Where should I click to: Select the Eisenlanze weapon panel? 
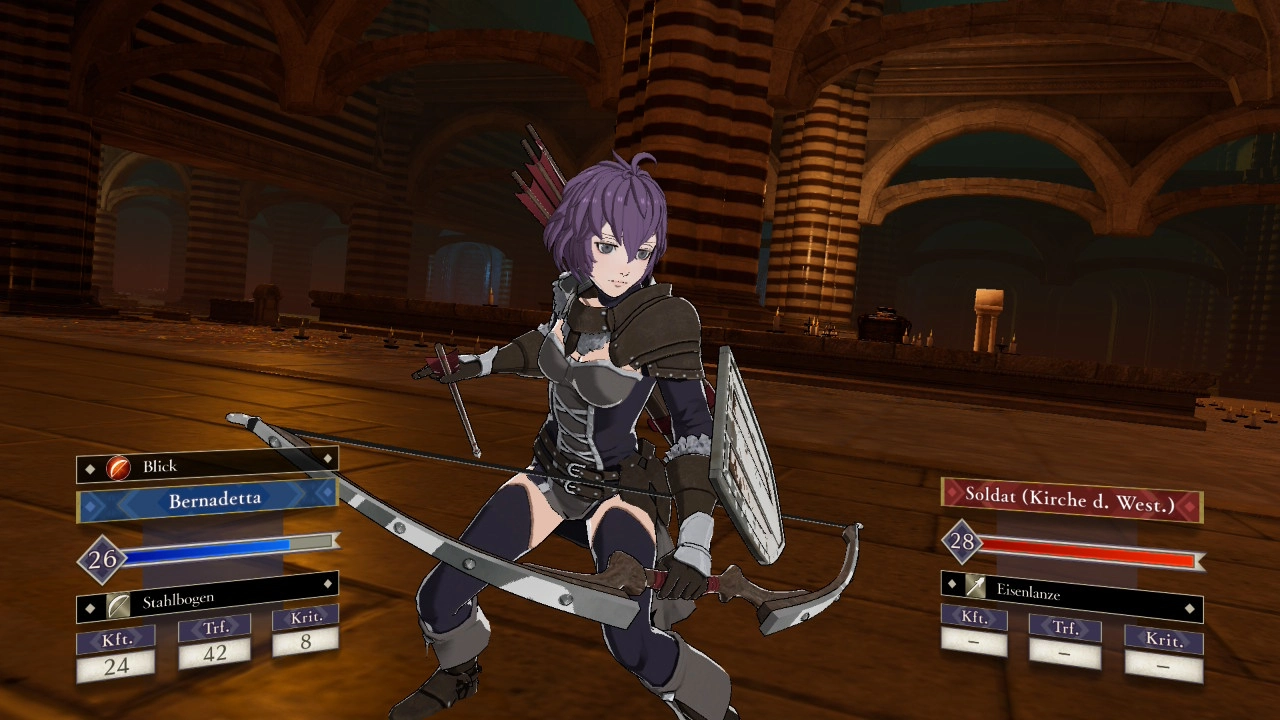click(1071, 594)
